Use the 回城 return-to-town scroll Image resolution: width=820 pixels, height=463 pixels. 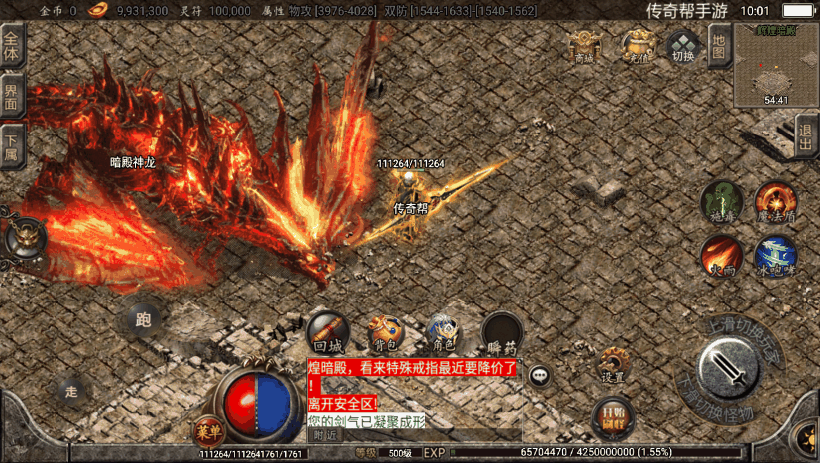(328, 333)
